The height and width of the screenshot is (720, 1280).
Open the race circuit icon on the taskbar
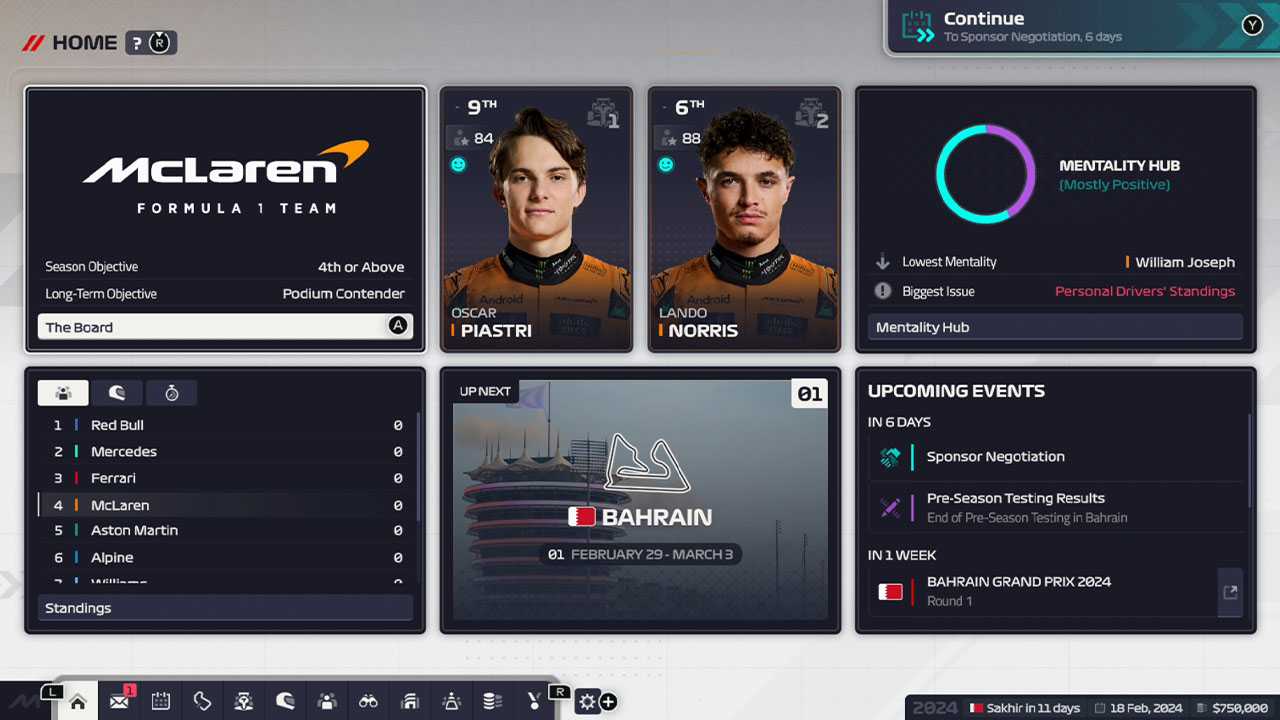[x=202, y=701]
